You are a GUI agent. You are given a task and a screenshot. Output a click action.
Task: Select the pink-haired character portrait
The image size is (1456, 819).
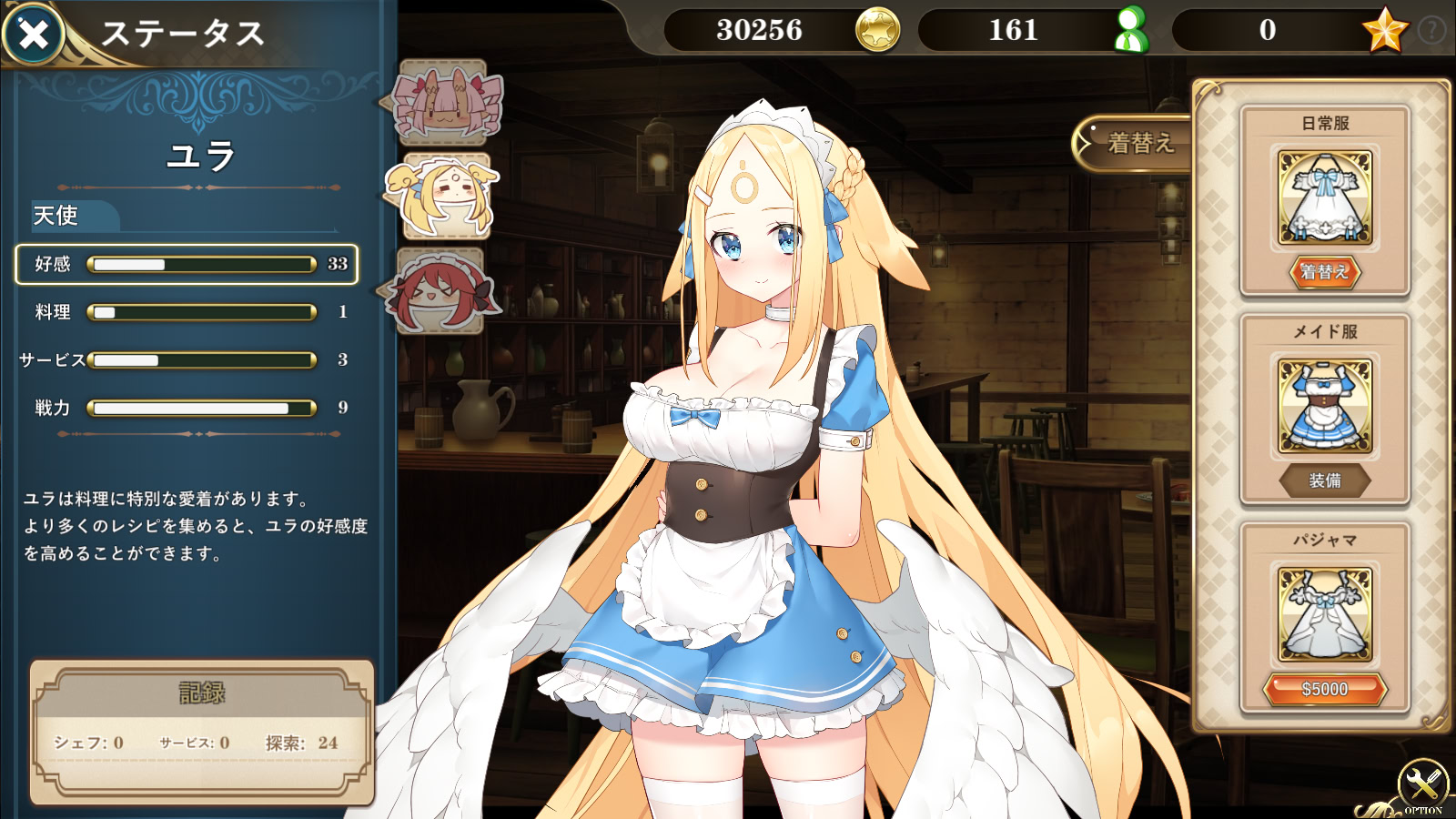click(x=444, y=102)
